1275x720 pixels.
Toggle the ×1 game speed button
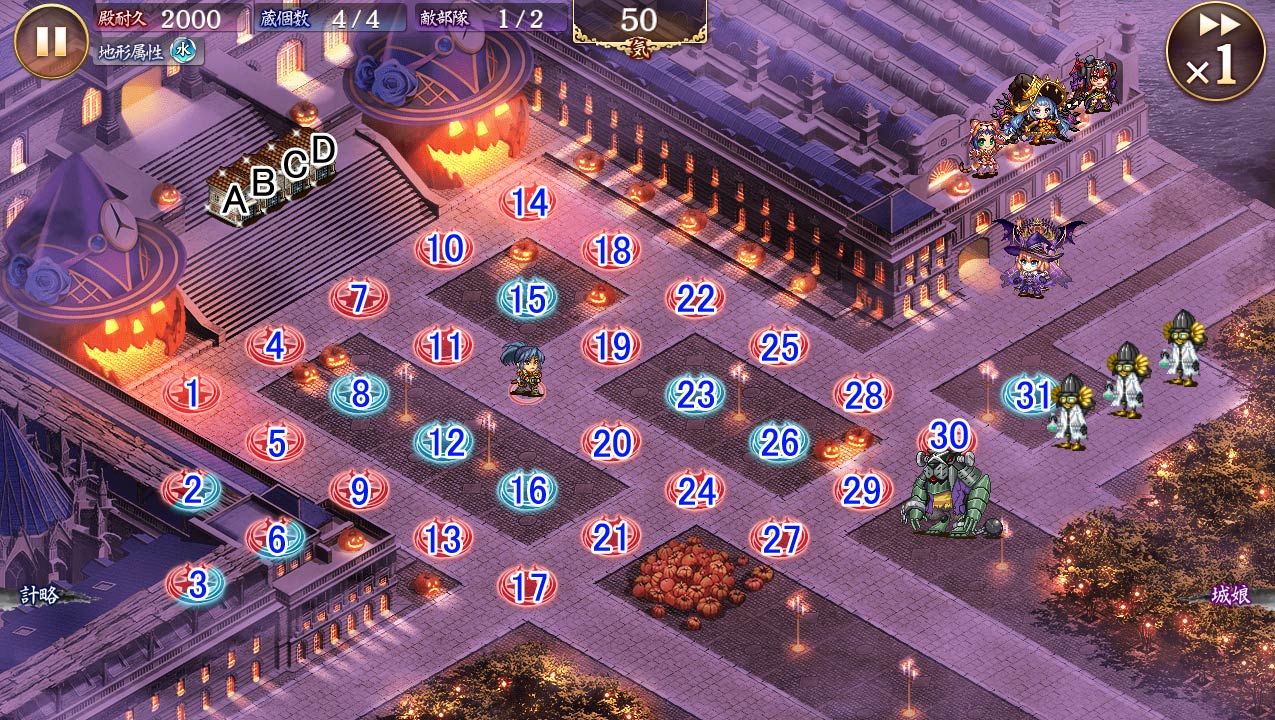(x=1214, y=51)
